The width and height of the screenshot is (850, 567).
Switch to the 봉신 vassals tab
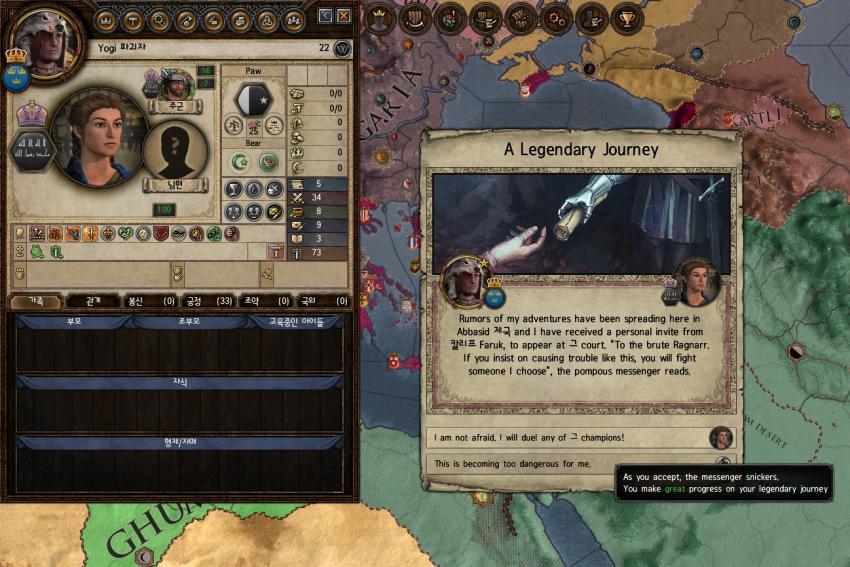click(x=150, y=301)
